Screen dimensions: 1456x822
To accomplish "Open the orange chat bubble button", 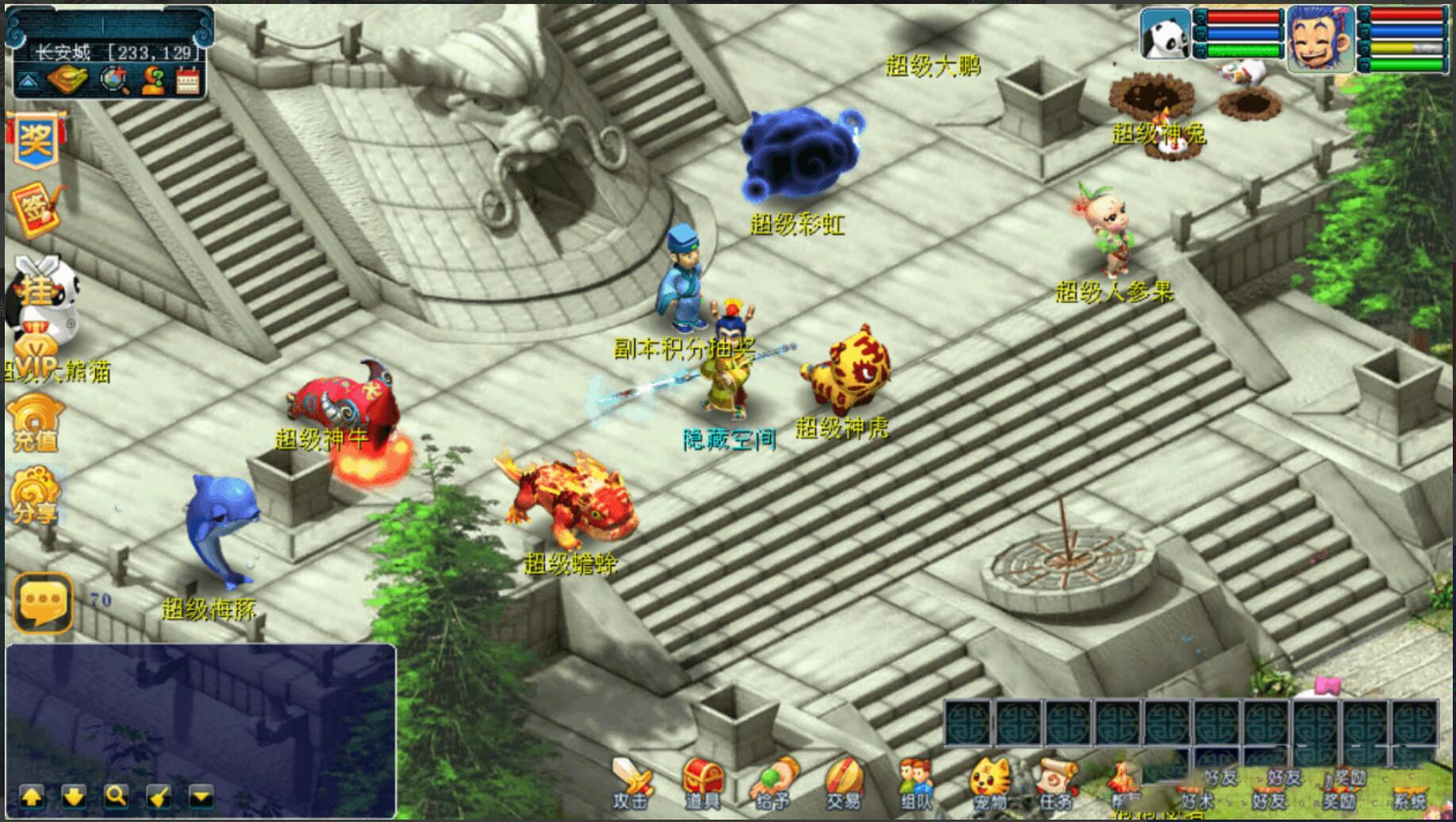I will [43, 603].
